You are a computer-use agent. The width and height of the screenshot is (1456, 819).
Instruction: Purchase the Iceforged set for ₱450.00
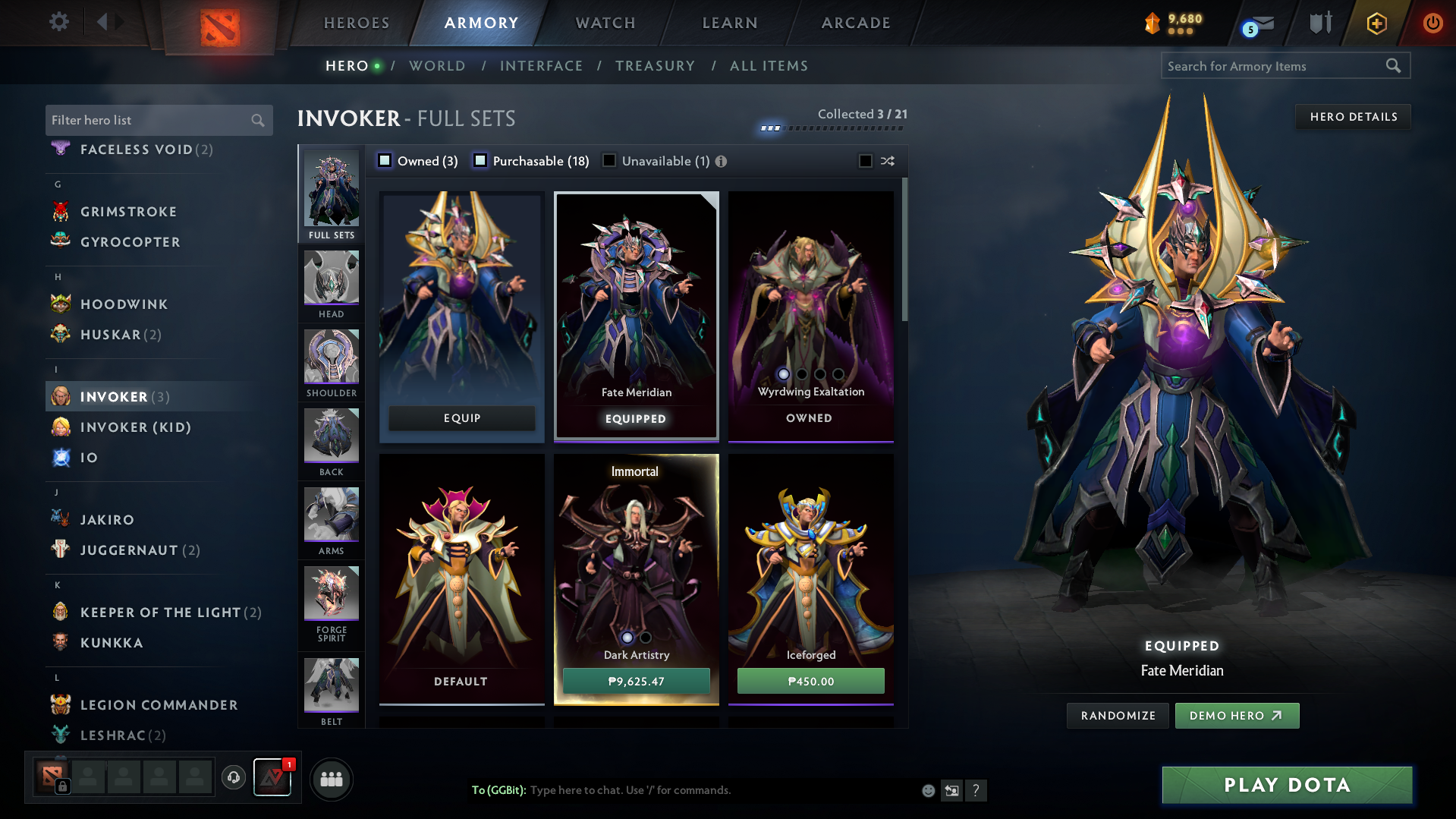click(x=810, y=681)
